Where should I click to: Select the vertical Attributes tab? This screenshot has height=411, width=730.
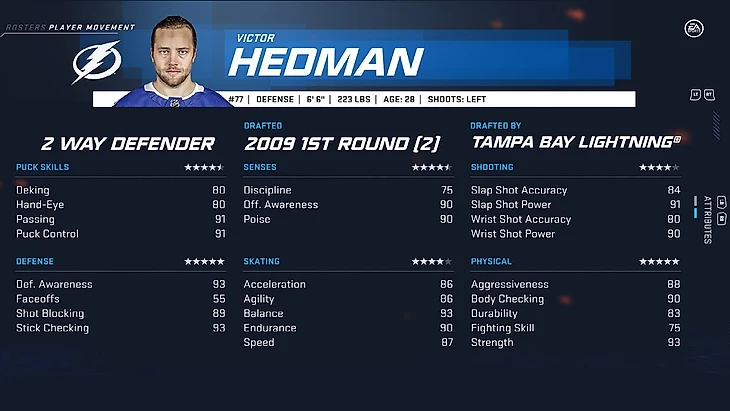click(x=707, y=219)
